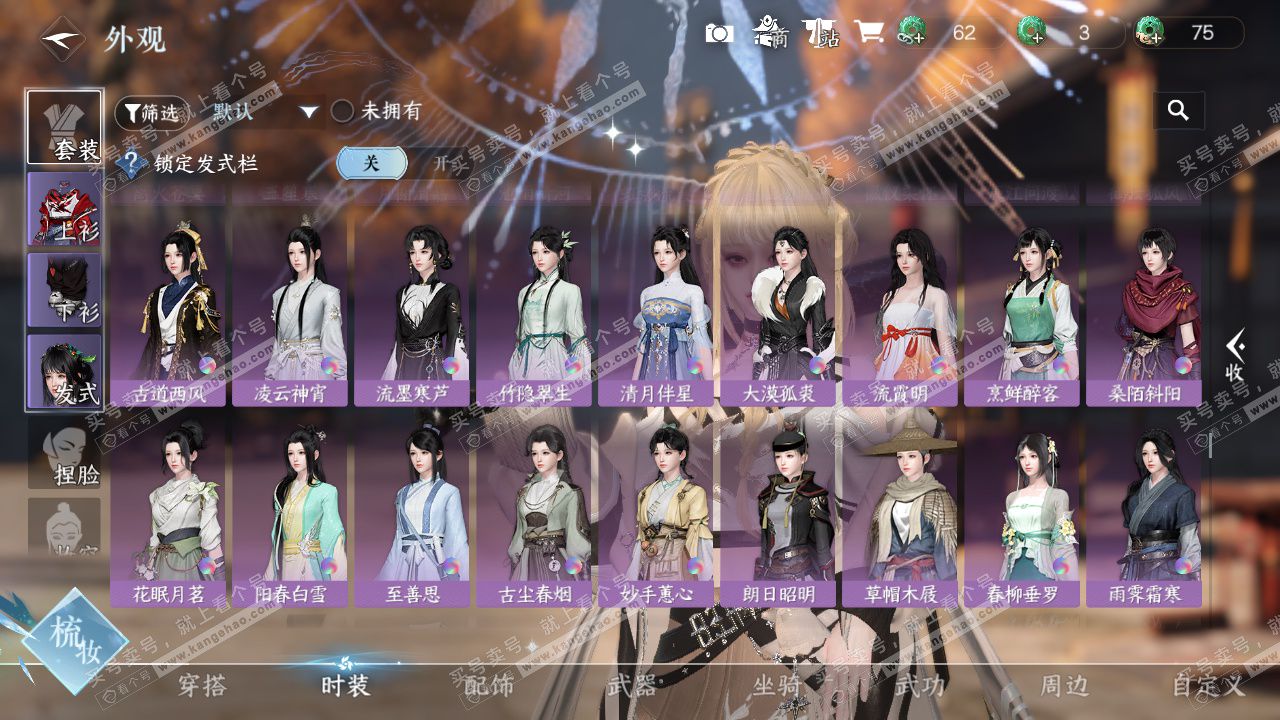Open the shopping cart icon

(868, 33)
